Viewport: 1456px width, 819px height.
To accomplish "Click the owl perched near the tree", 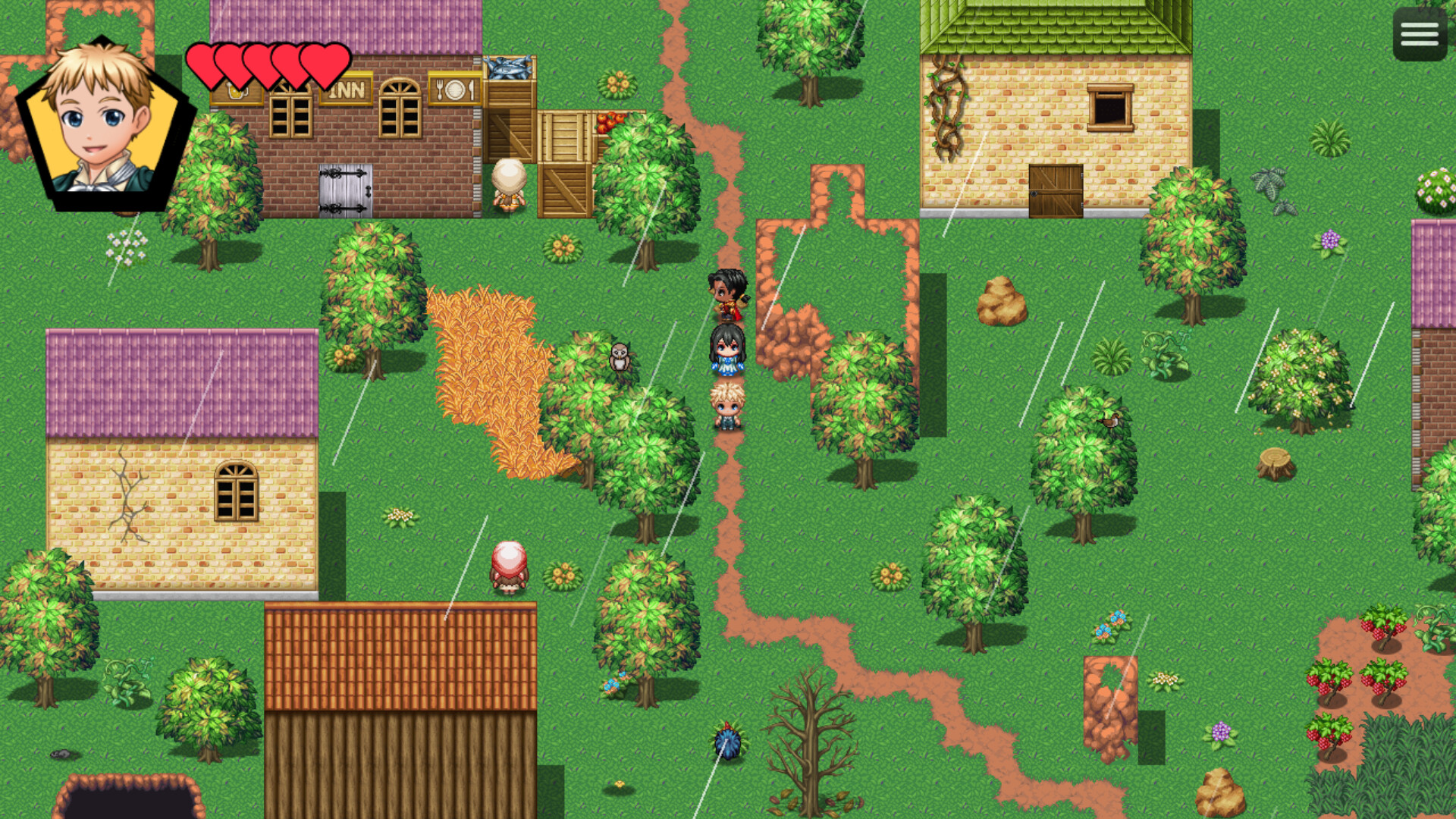I will coord(620,356).
